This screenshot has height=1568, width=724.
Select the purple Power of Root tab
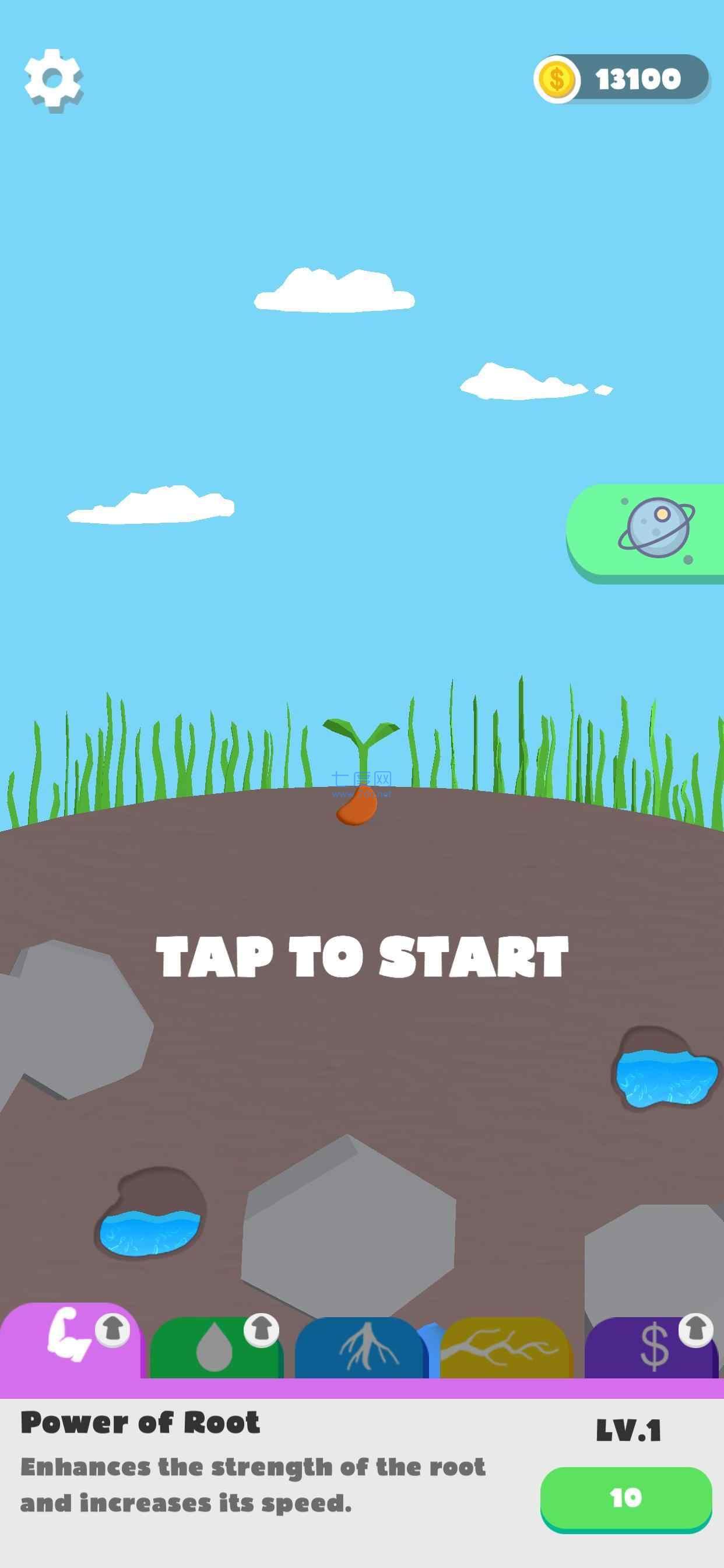70,1344
